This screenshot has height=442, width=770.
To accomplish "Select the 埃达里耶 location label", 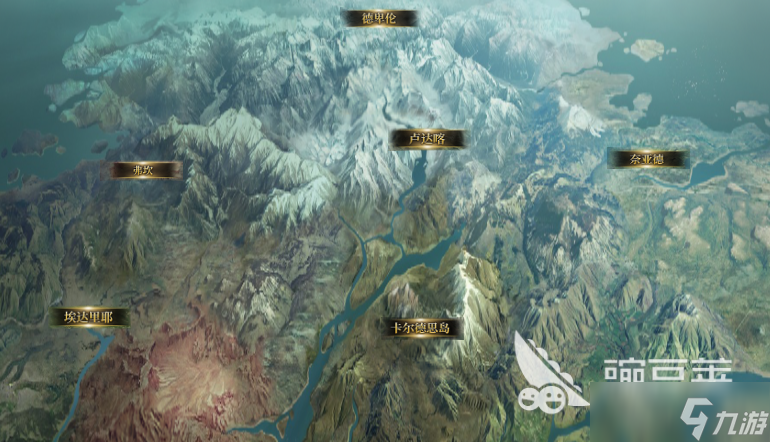I will (x=90, y=317).
